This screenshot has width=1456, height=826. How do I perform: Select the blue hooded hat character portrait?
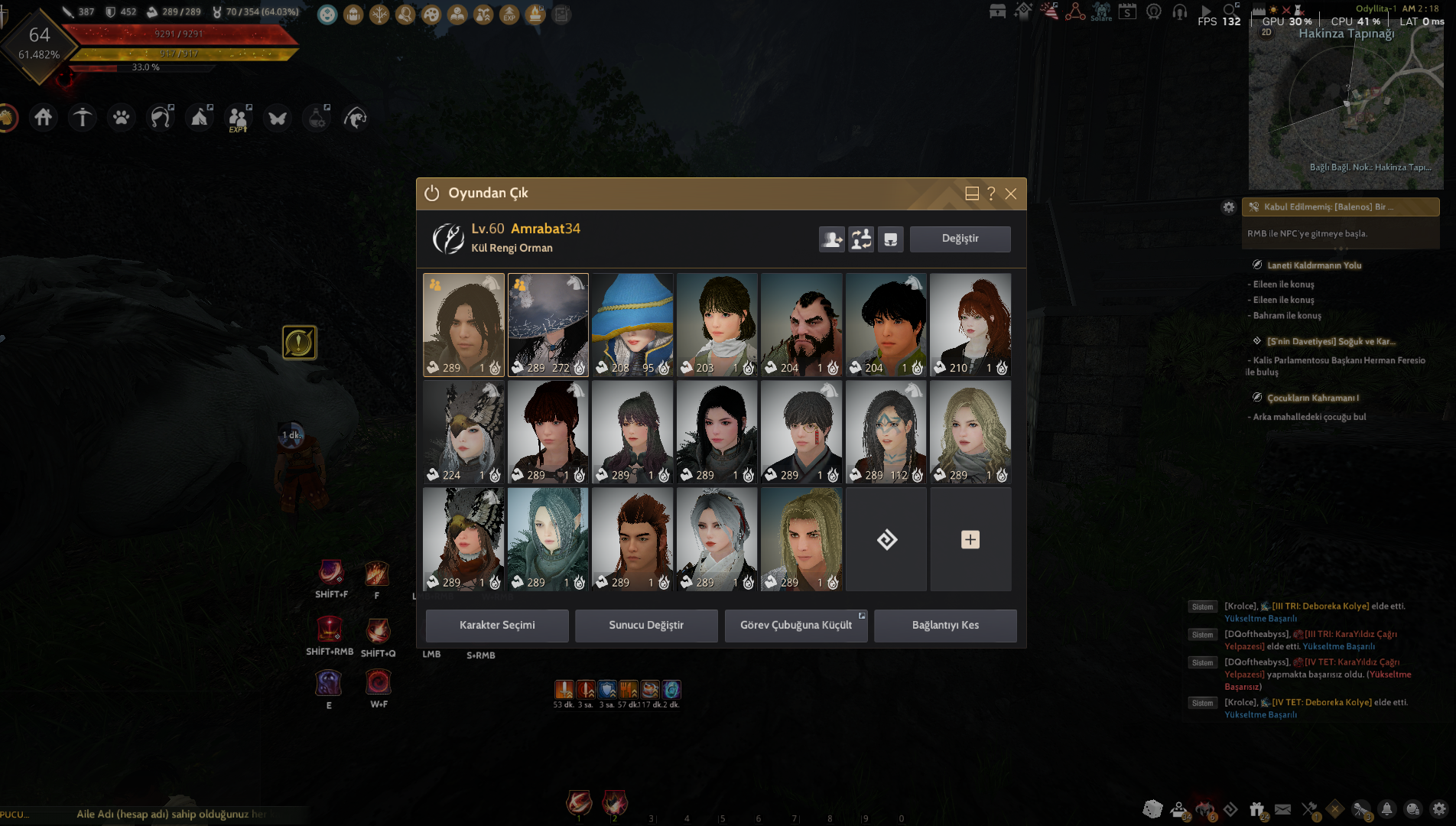tap(632, 324)
